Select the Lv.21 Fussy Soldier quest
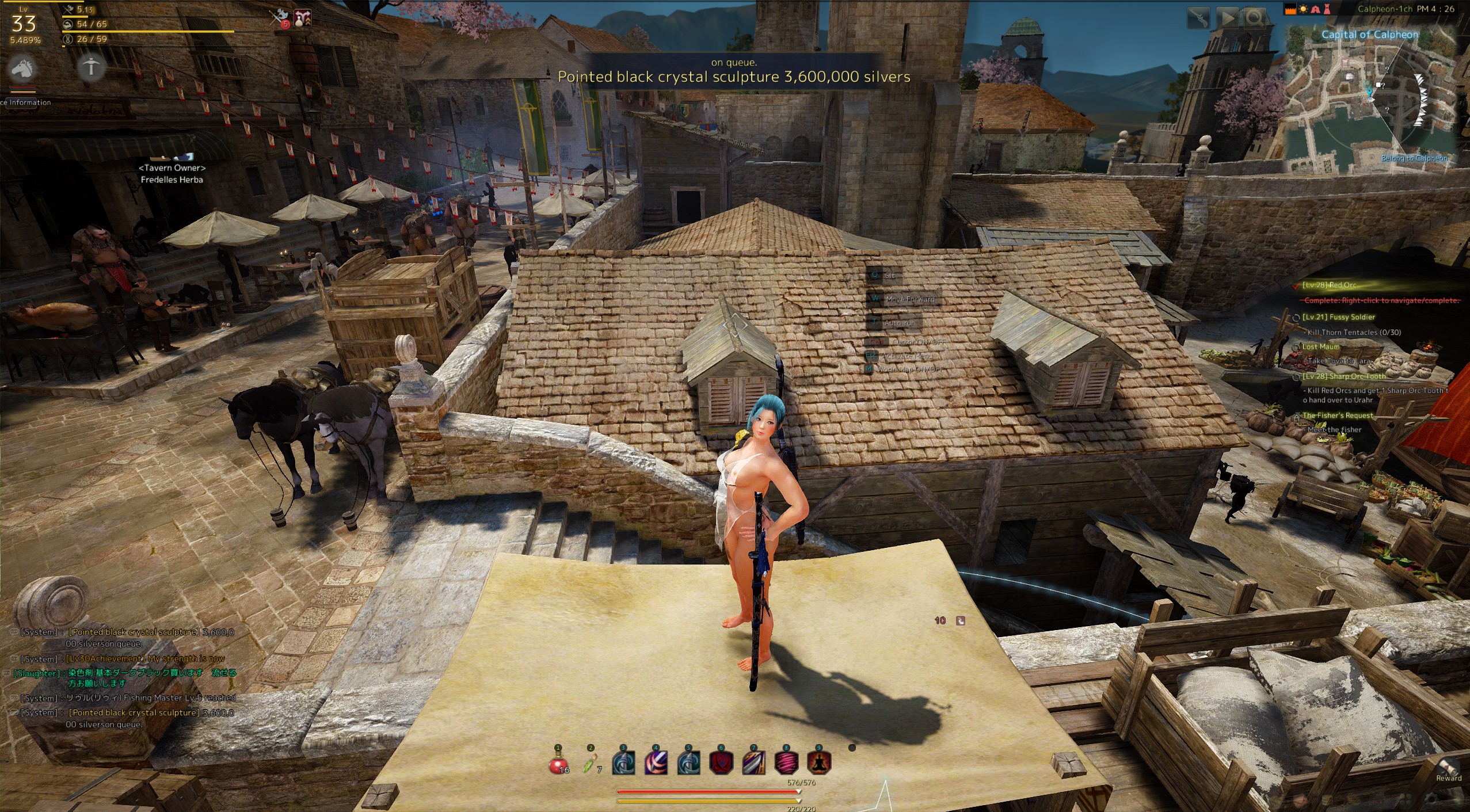Image resolution: width=1470 pixels, height=812 pixels. (x=1338, y=317)
